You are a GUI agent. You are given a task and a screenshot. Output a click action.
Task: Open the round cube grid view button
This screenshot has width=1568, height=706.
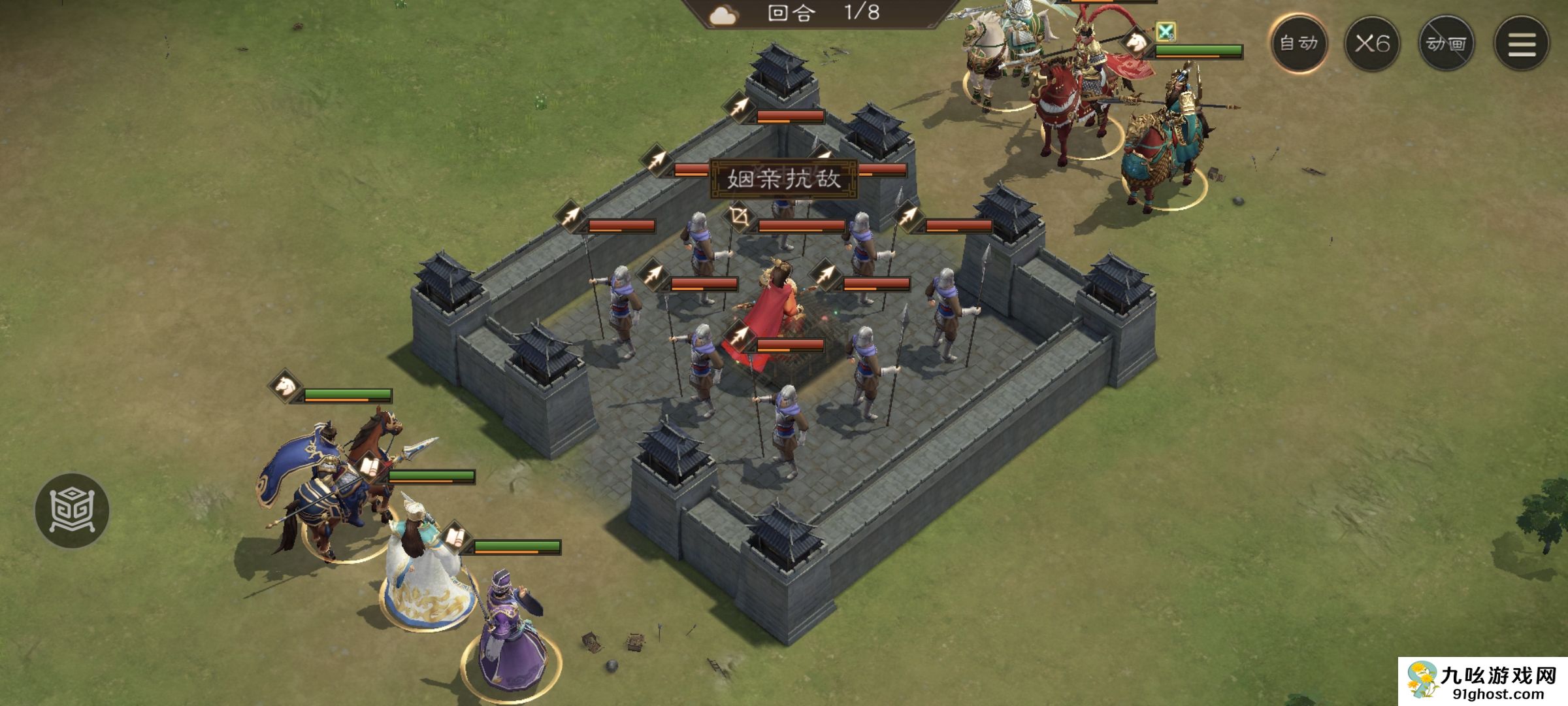click(x=72, y=510)
